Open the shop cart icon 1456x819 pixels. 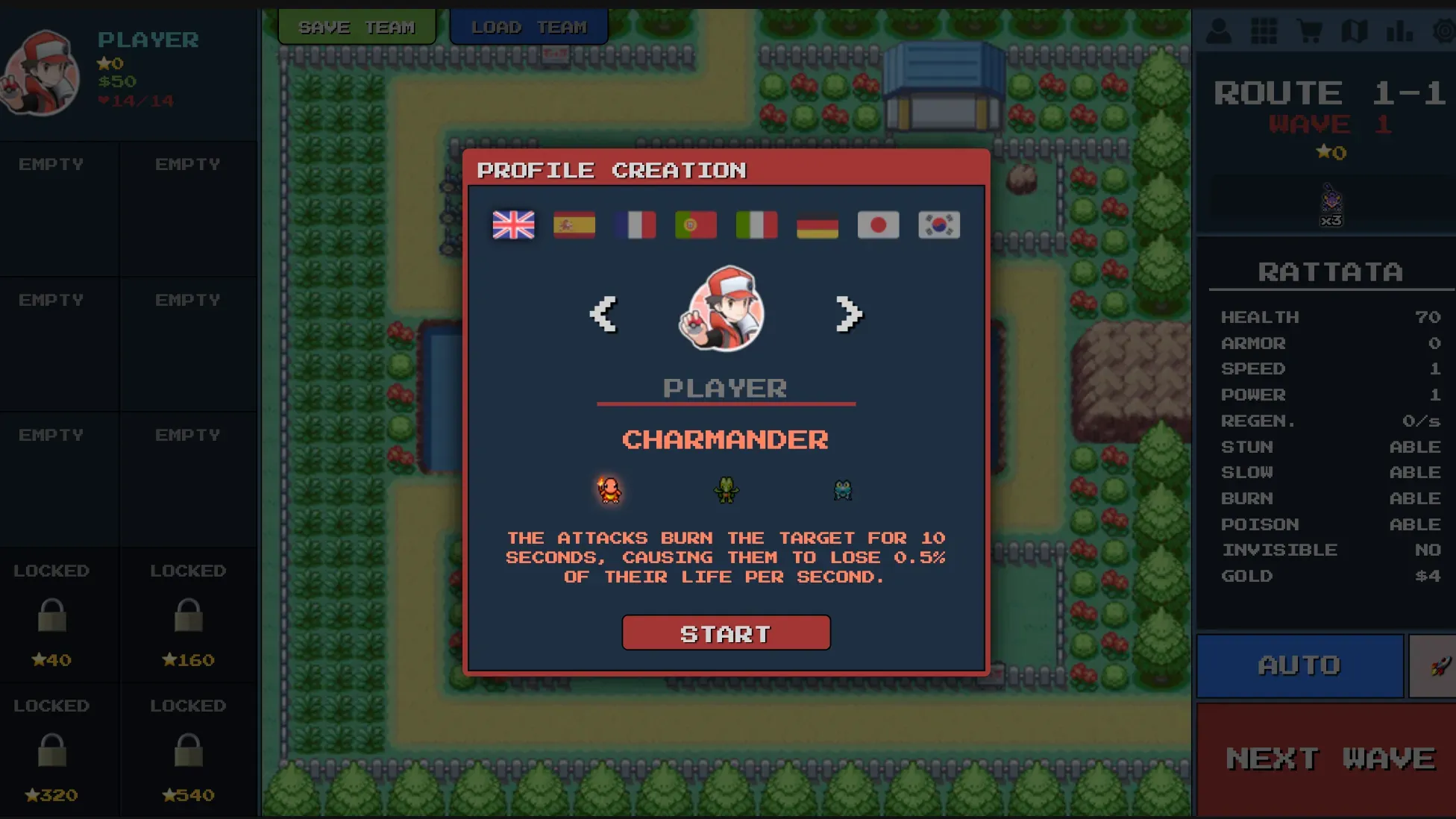pos(1310,31)
